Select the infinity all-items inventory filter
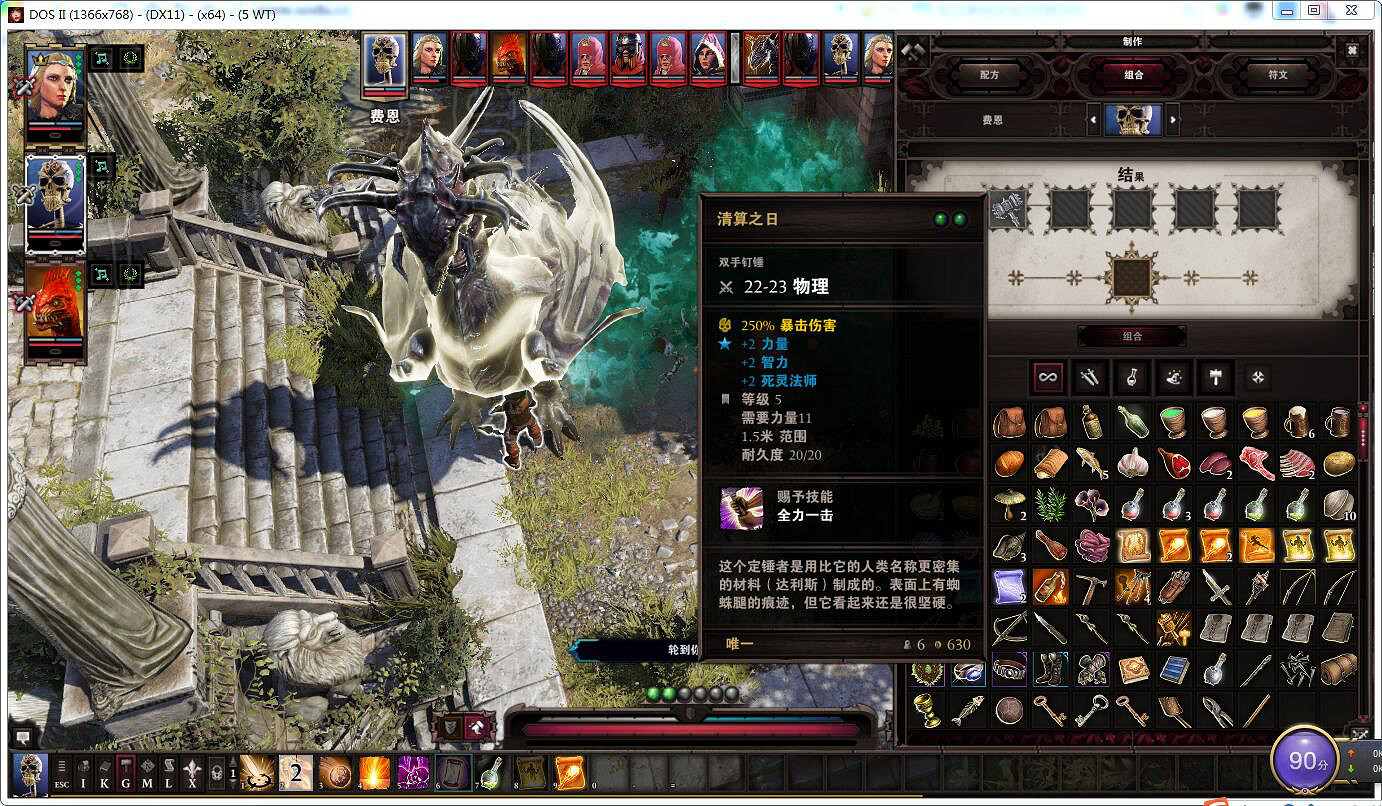 tap(1049, 377)
